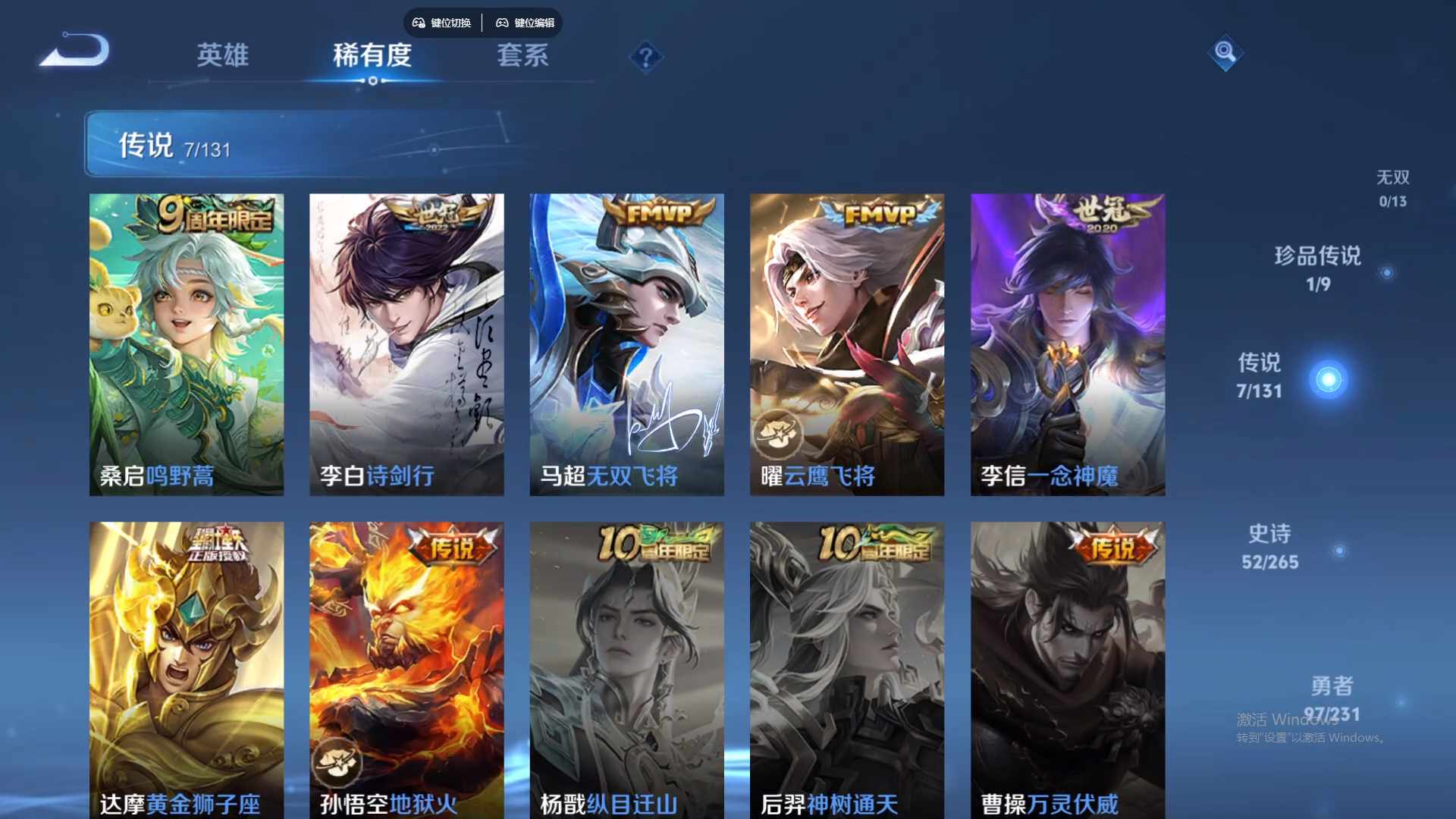Image resolution: width=1456 pixels, height=819 pixels.
Task: Switch to the 套系 tab
Action: 522,55
